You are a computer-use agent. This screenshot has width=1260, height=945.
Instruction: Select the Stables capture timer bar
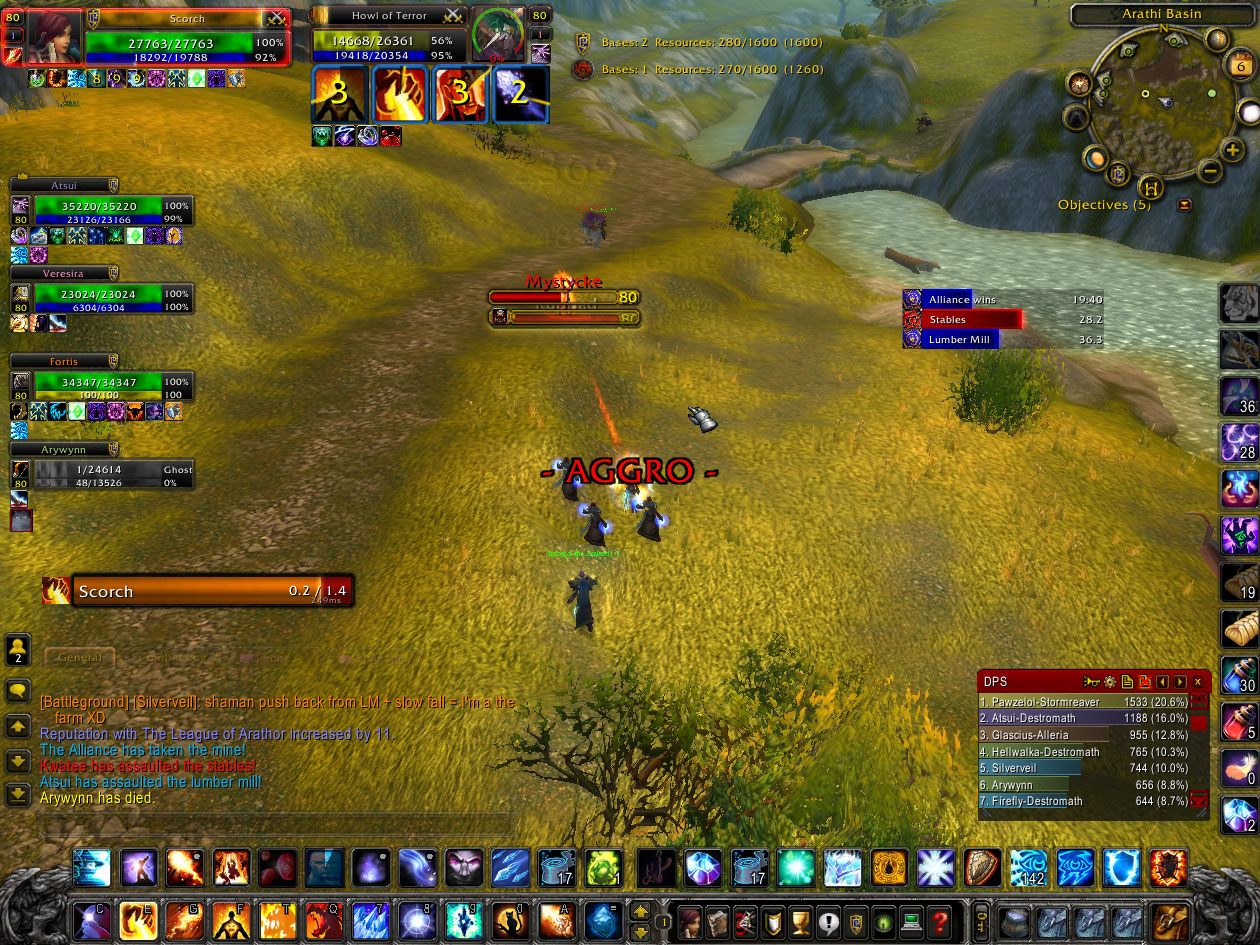click(x=964, y=320)
